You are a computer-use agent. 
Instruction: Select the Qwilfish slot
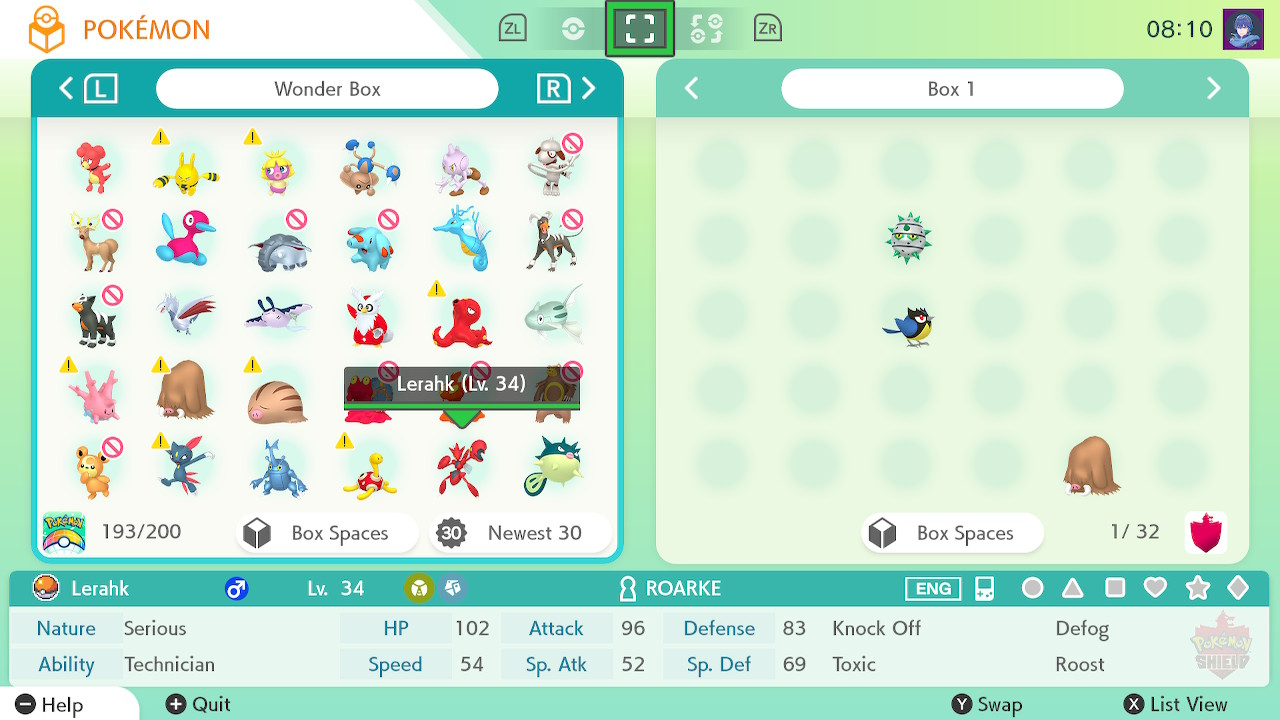(553, 466)
